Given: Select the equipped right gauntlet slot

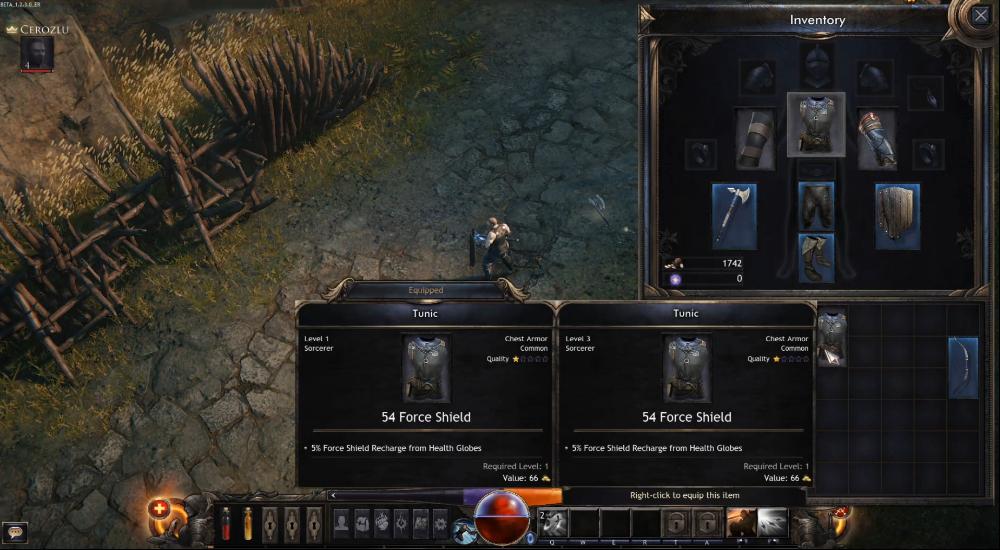Looking at the screenshot, I should point(877,139).
